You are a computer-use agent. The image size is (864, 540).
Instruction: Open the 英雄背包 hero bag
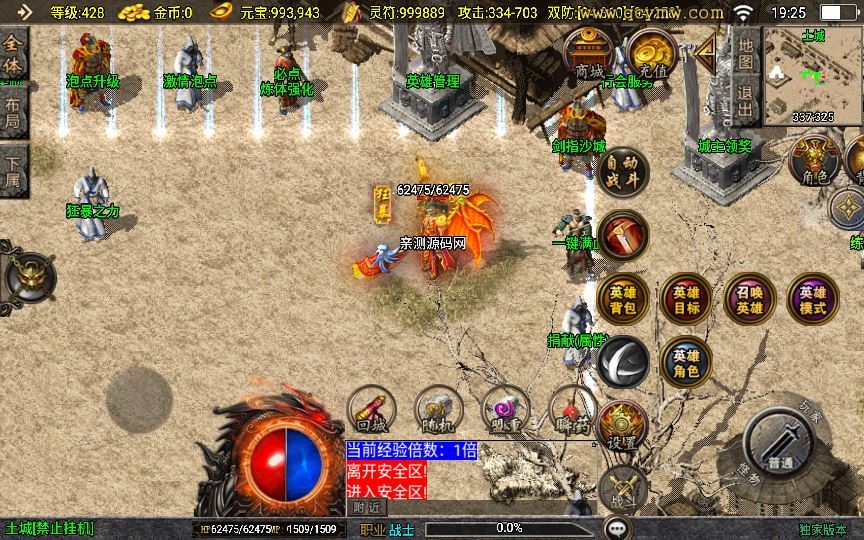pos(623,298)
